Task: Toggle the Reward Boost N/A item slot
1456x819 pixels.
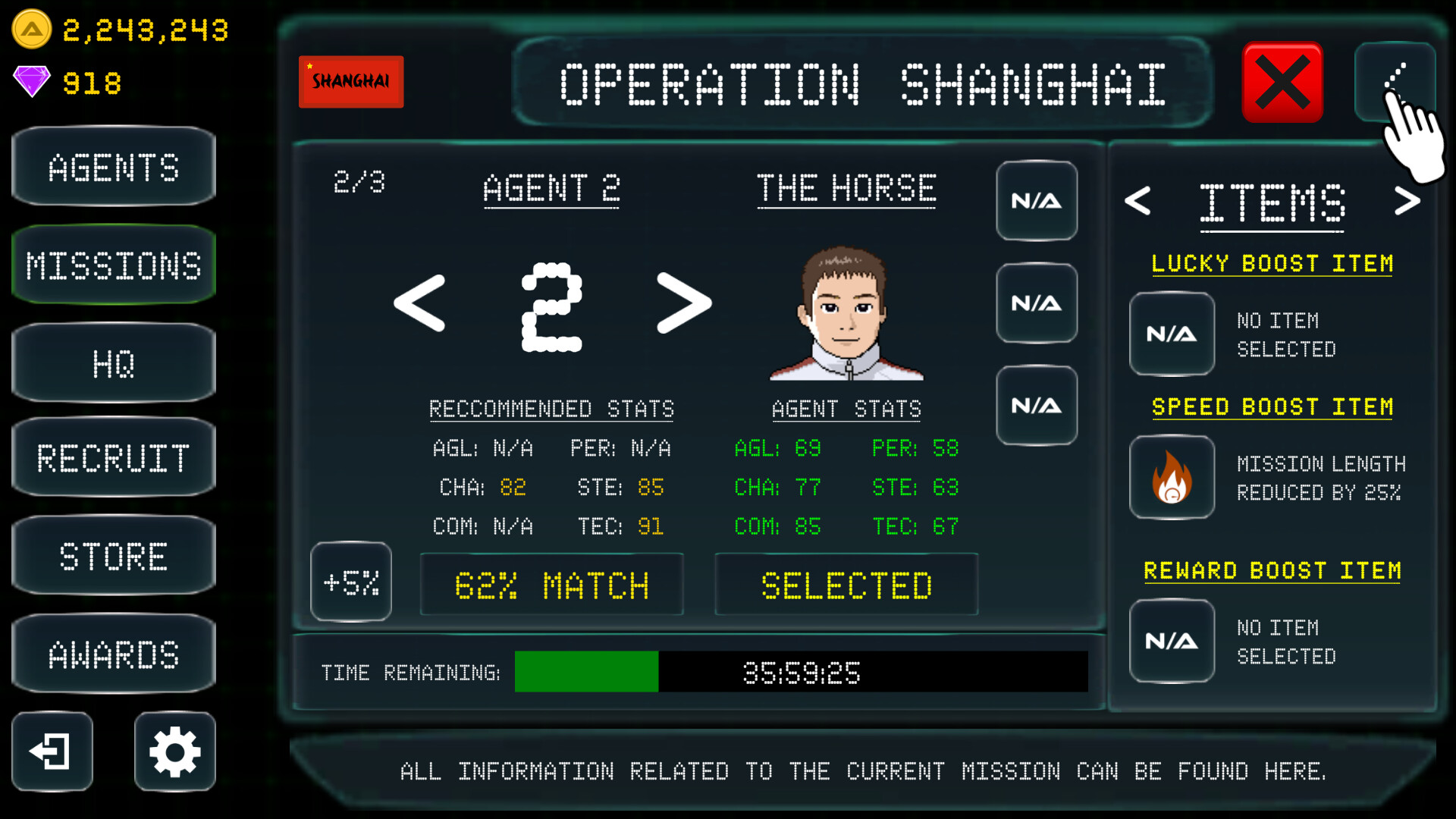Action: point(1172,641)
